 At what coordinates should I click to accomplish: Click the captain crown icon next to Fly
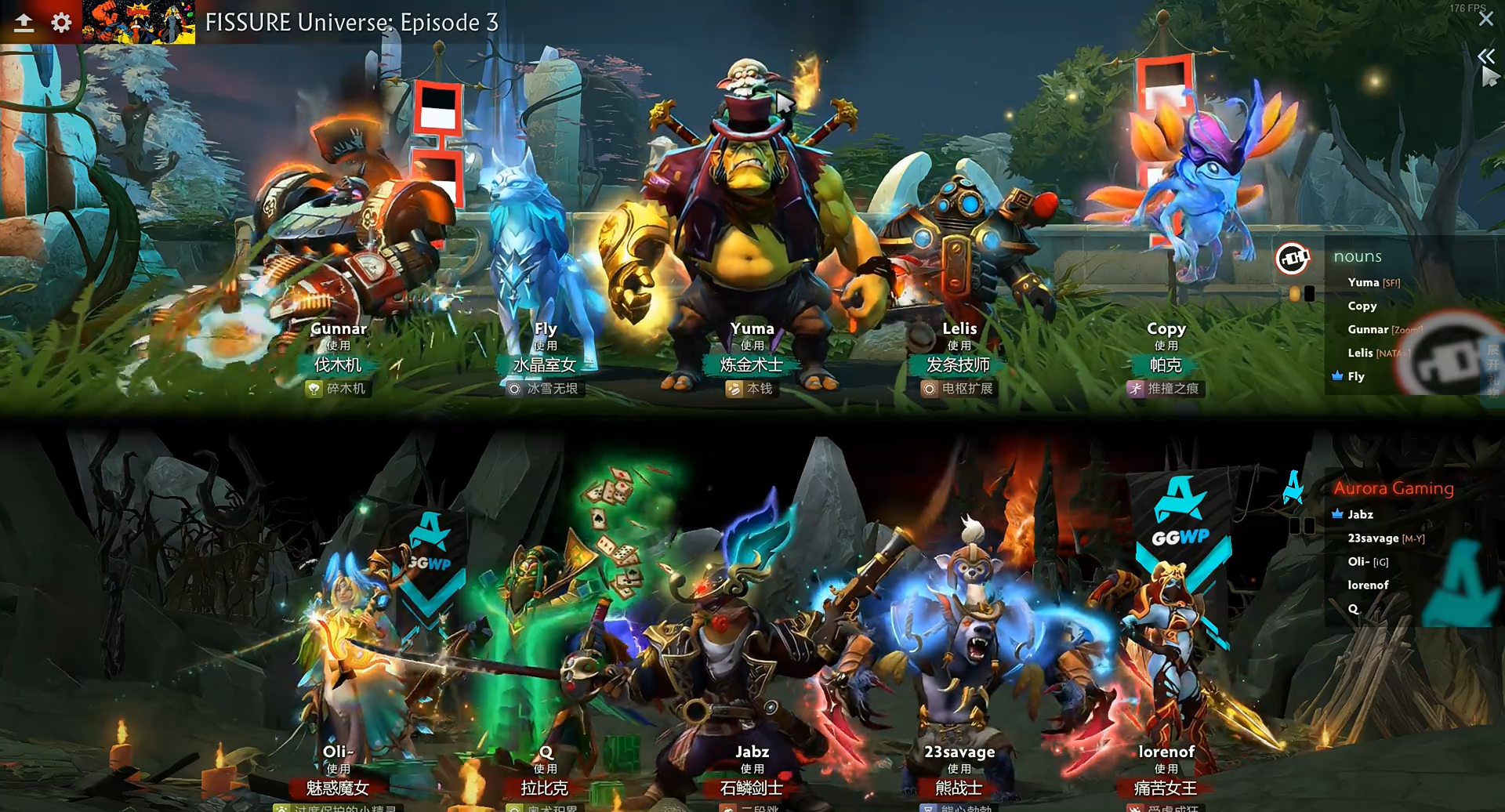[x=1337, y=375]
